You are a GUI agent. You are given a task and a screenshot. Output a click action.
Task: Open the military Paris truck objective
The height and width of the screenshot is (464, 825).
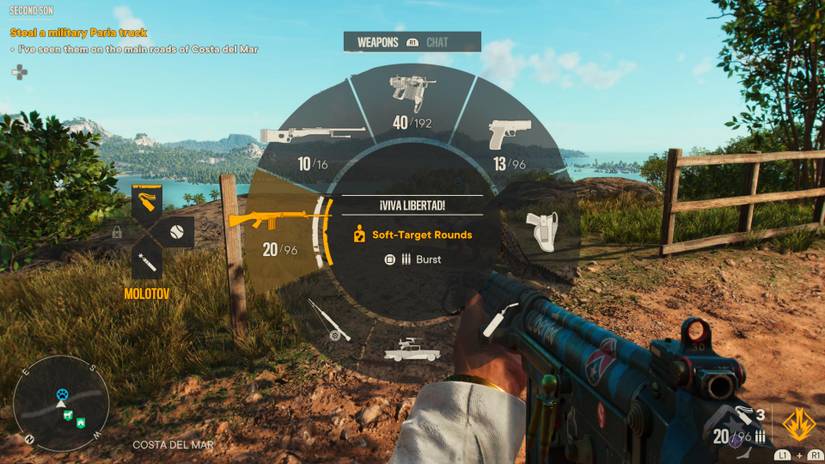point(78,32)
